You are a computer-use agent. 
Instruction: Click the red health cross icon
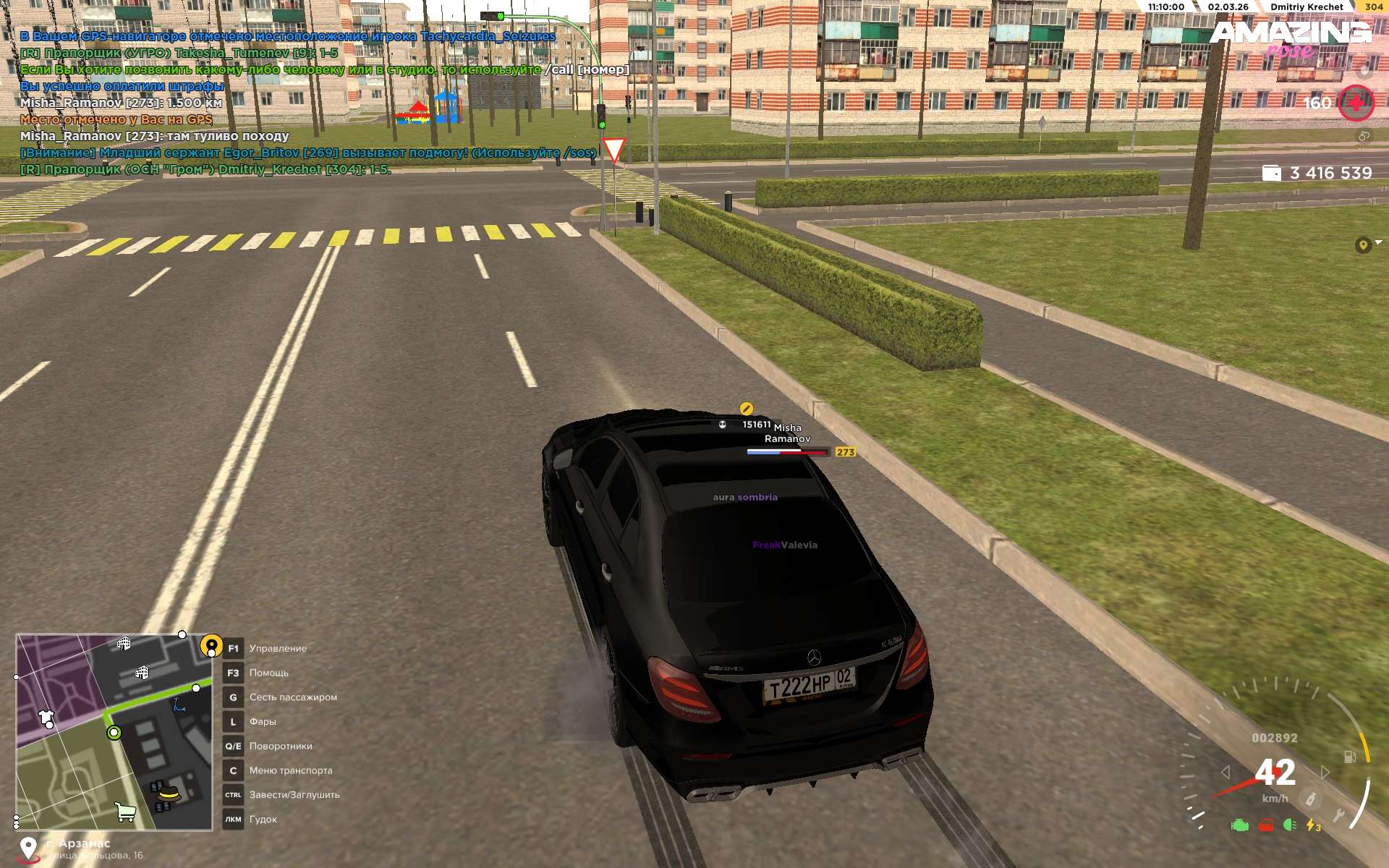coord(1356,103)
